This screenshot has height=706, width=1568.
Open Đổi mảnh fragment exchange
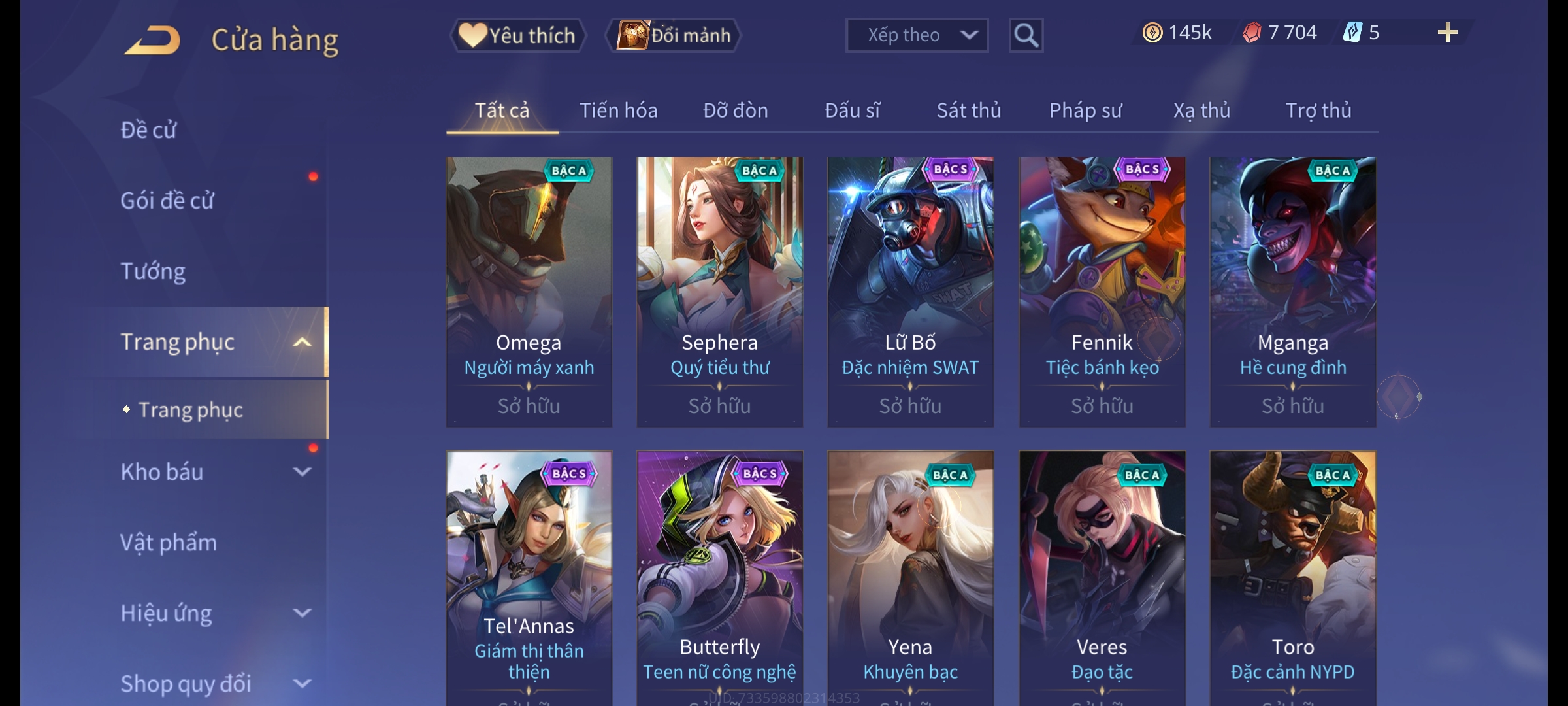click(x=674, y=35)
